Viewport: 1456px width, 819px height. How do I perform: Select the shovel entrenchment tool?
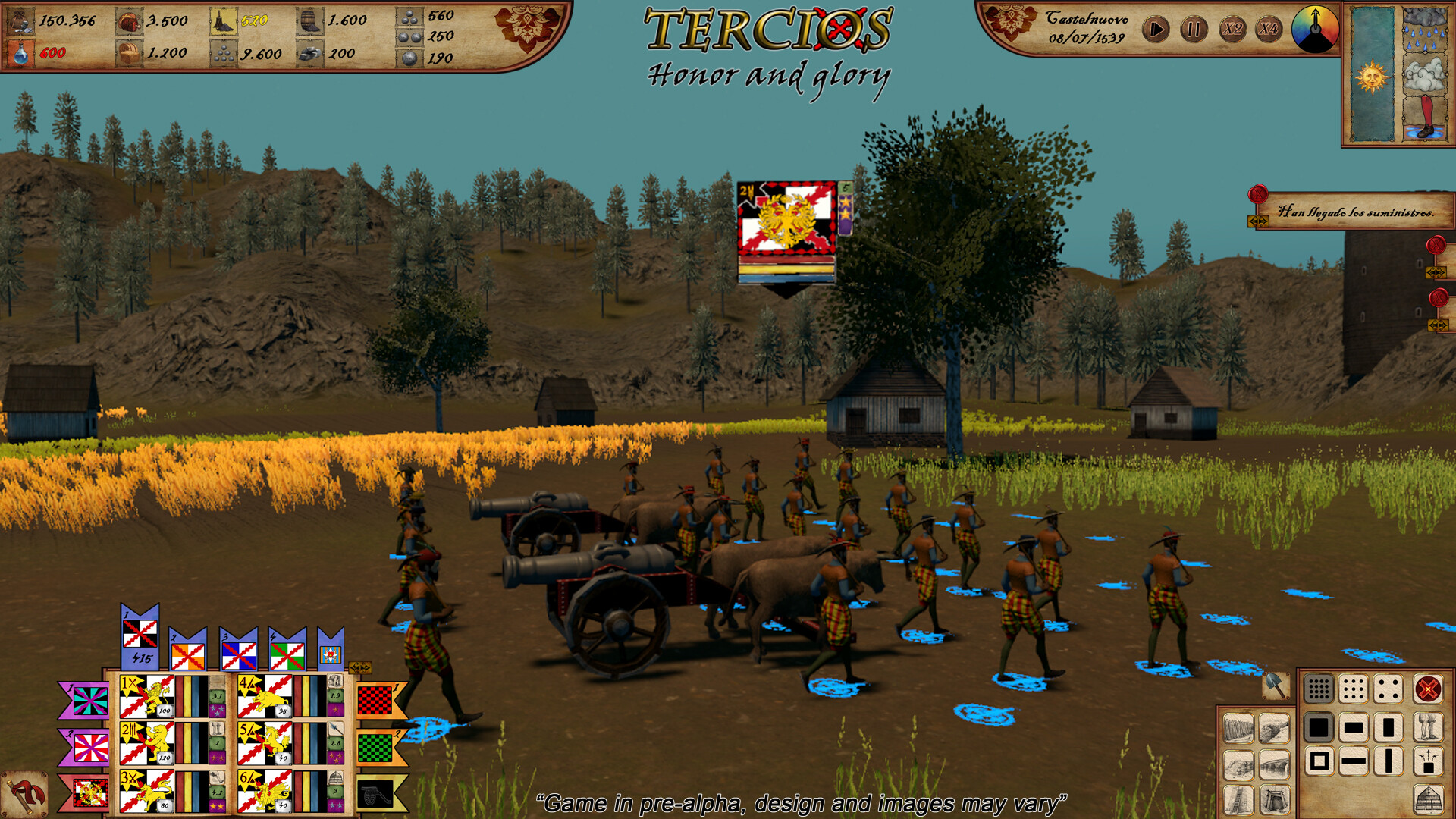pyautogui.click(x=1274, y=687)
